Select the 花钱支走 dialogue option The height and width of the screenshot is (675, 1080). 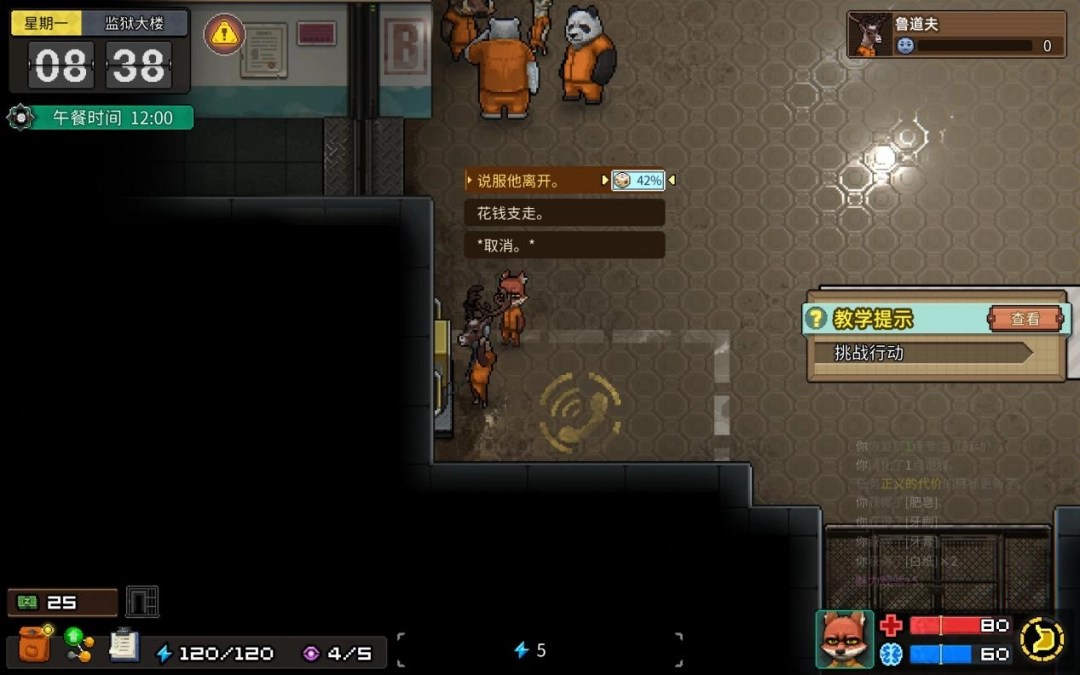click(x=564, y=213)
